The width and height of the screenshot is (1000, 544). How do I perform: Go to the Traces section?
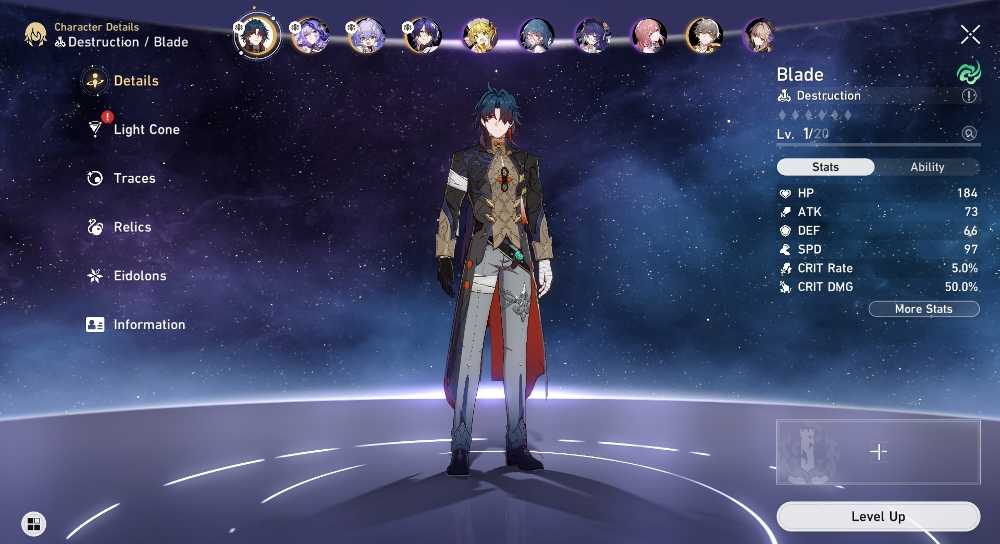(134, 179)
